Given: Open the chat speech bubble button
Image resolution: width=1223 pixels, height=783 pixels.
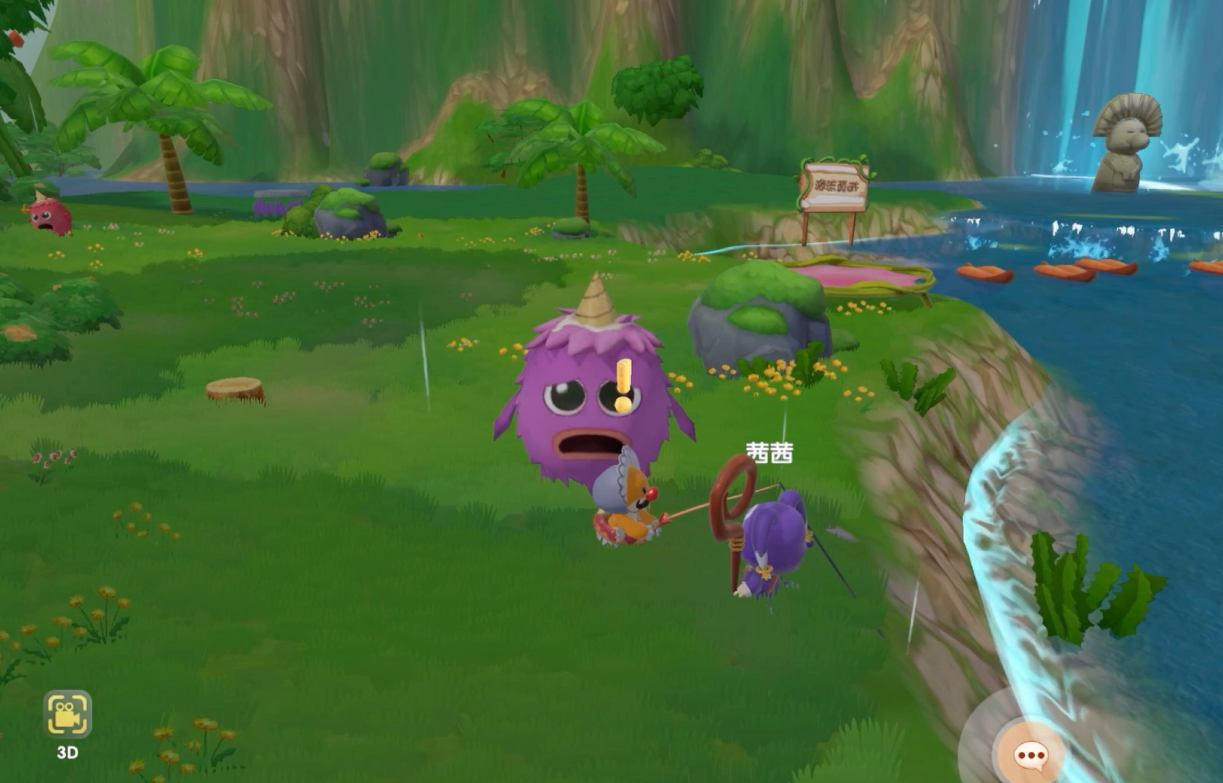Looking at the screenshot, I should click(1029, 754).
